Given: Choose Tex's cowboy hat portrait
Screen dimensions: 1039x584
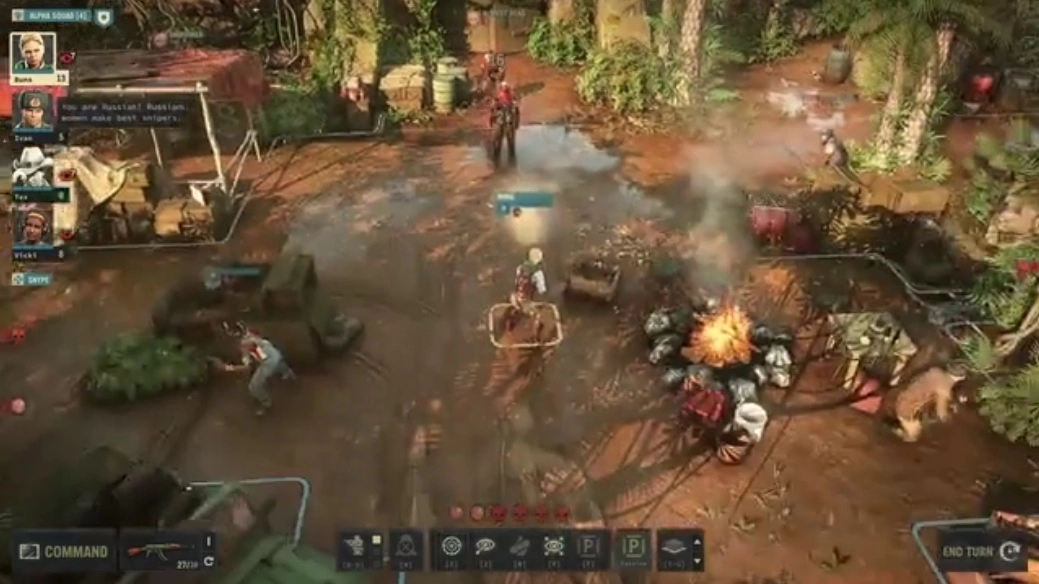Looking at the screenshot, I should (32, 168).
